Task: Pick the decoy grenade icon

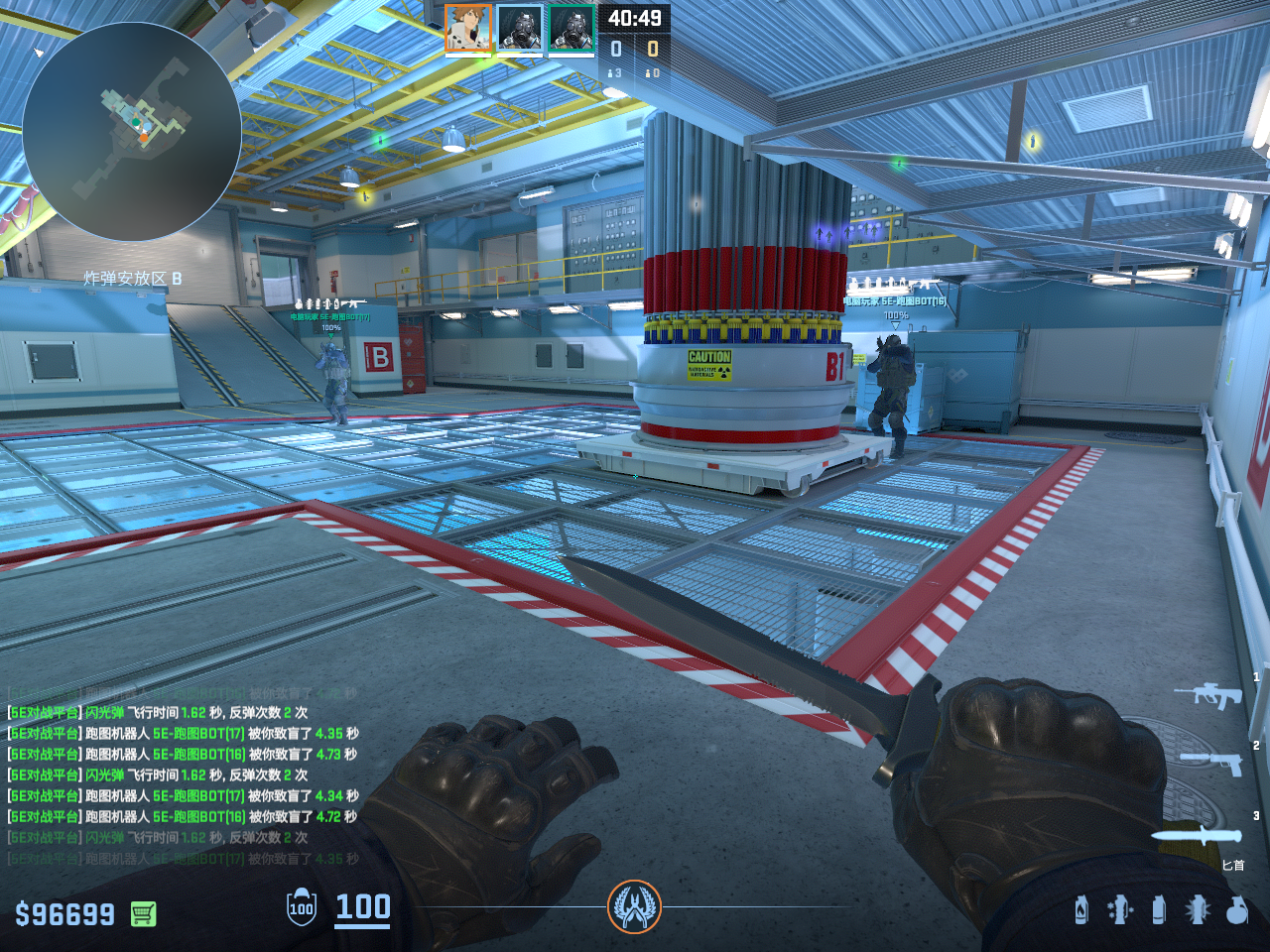Action: pos(1120,909)
